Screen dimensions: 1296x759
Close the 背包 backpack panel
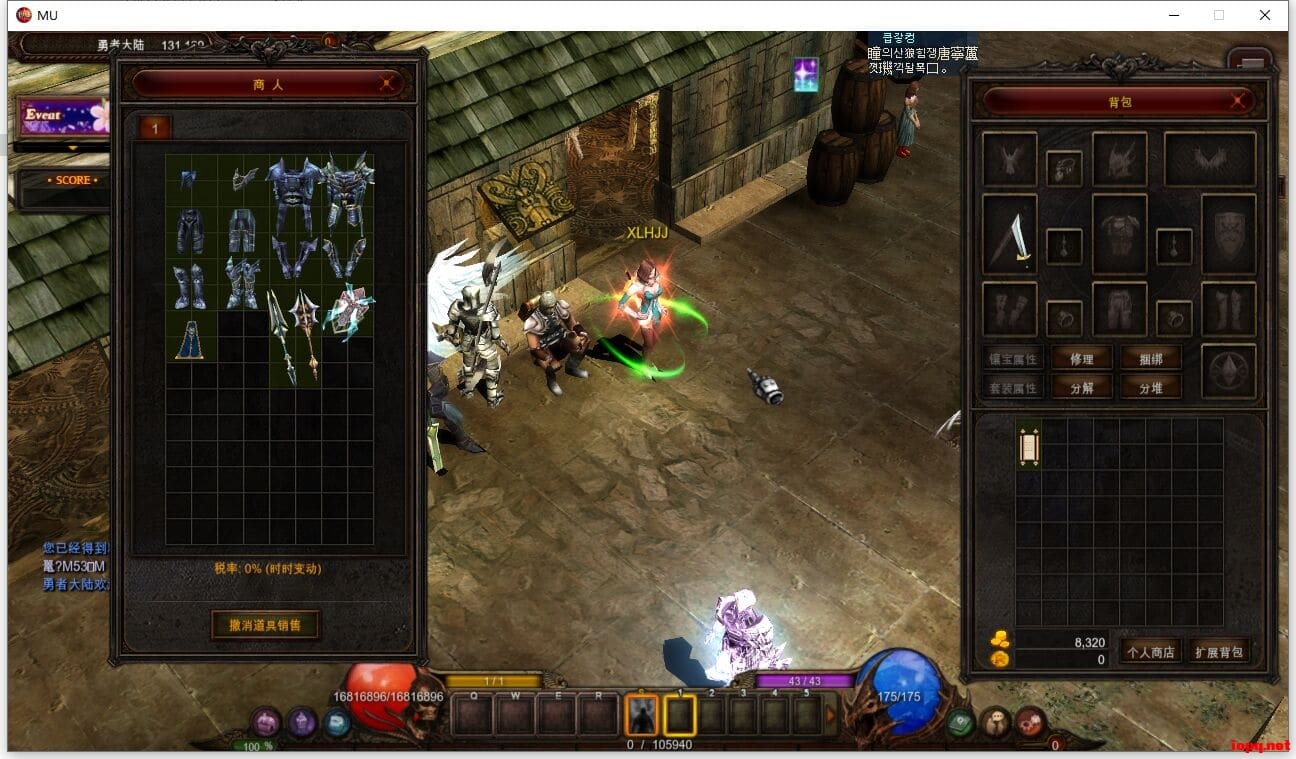(1238, 101)
